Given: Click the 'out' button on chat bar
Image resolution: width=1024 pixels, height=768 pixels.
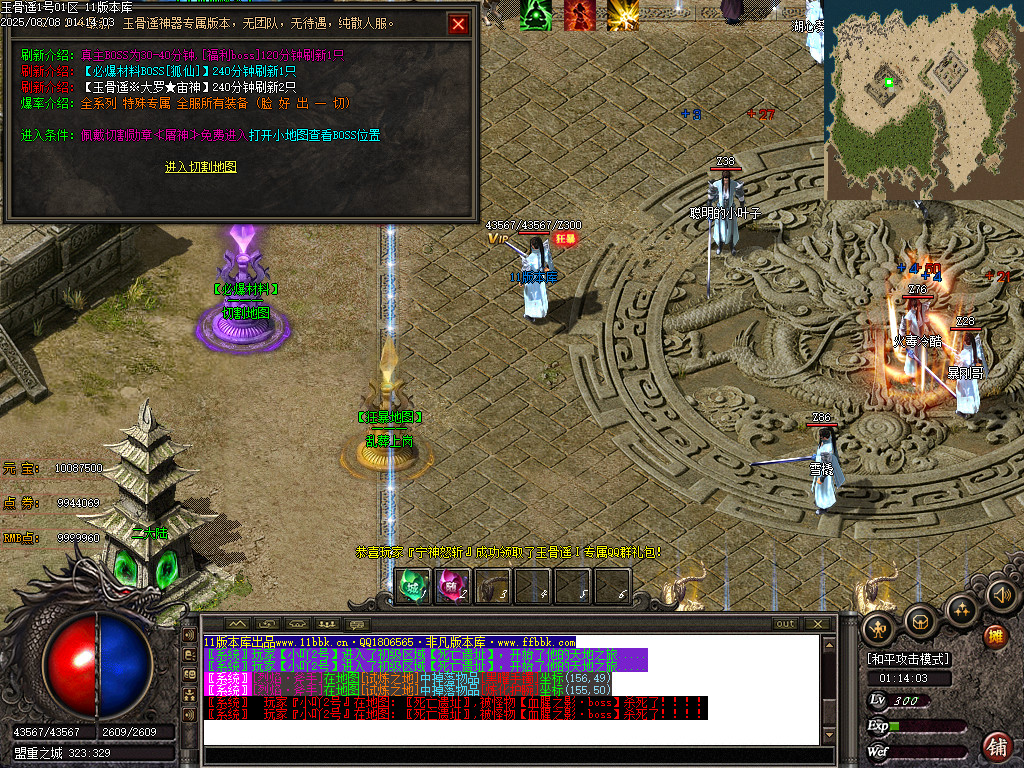Looking at the screenshot, I should pos(786,624).
